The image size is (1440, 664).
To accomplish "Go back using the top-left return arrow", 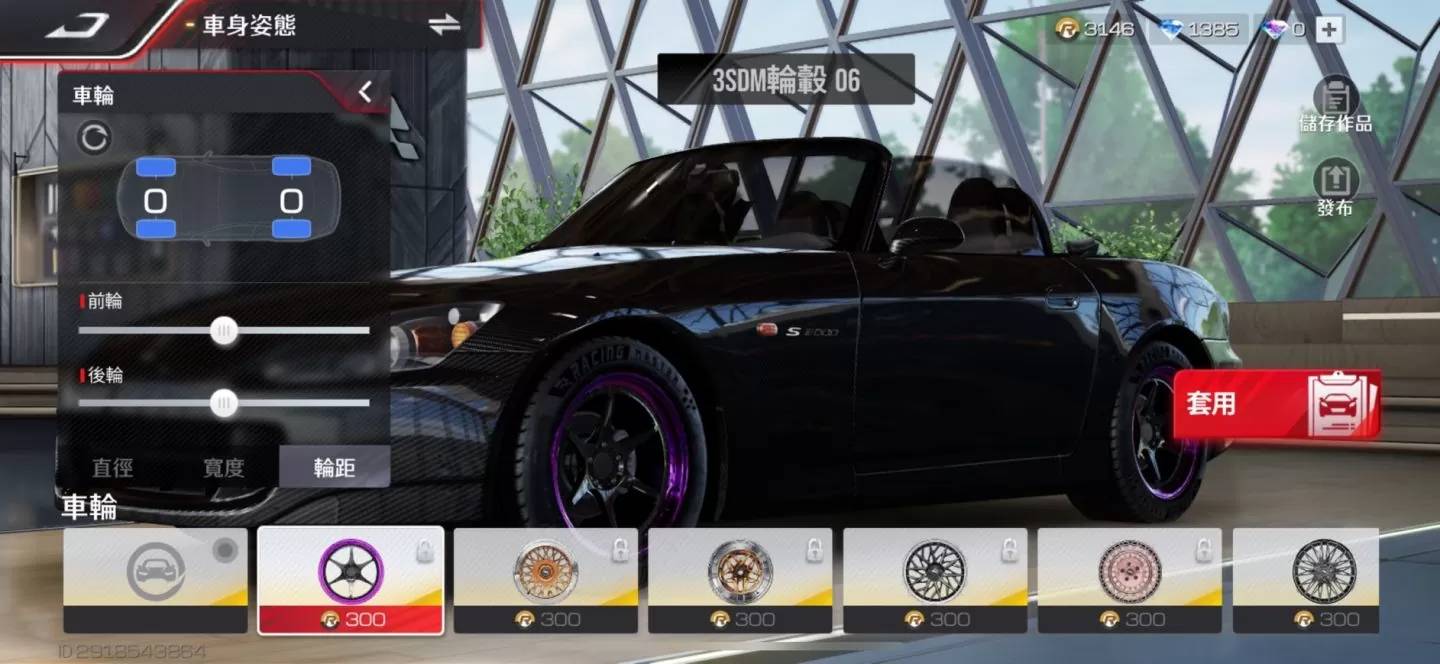I will point(78,25).
